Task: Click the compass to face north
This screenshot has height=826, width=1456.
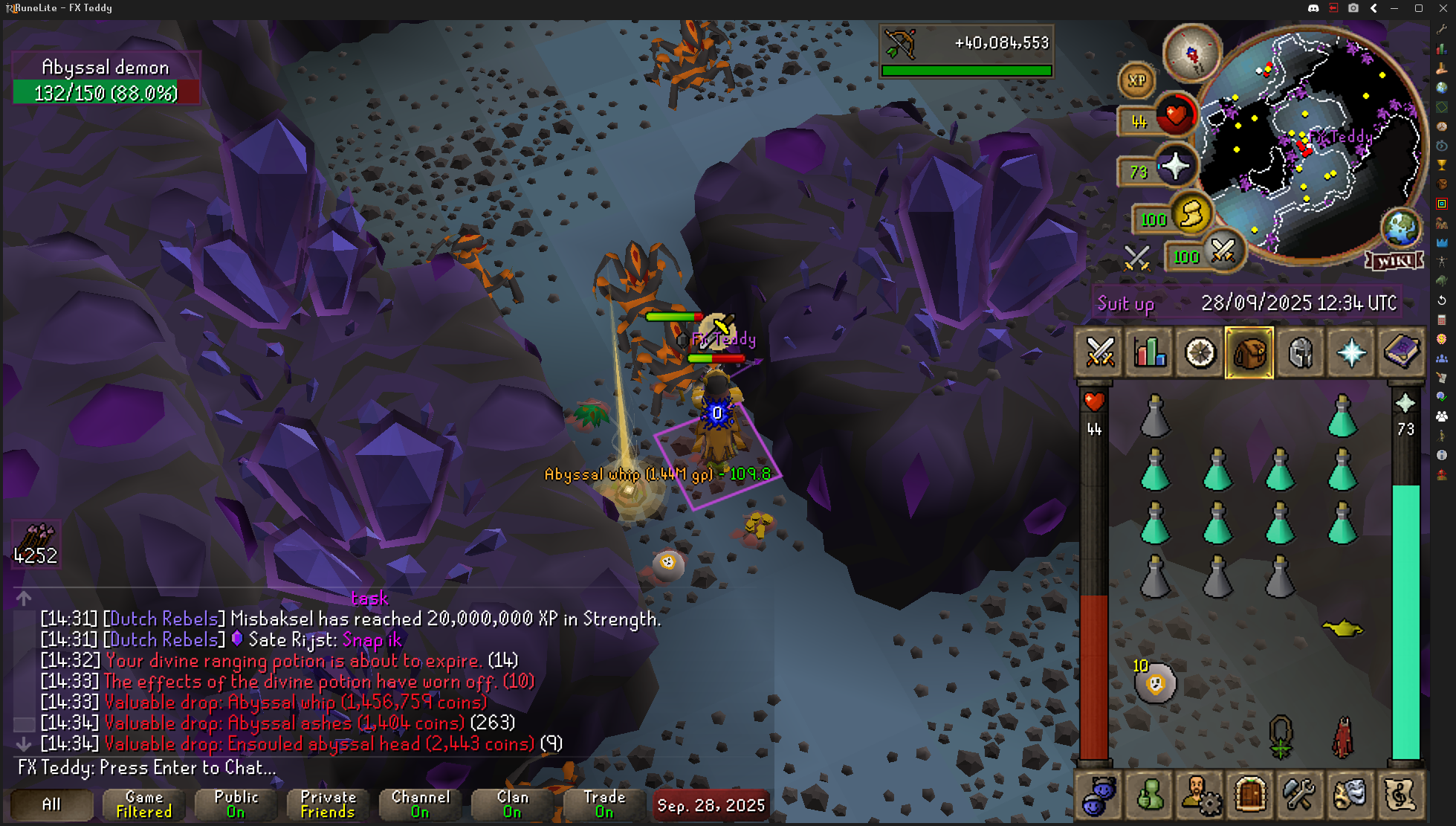Action: pos(1191,53)
